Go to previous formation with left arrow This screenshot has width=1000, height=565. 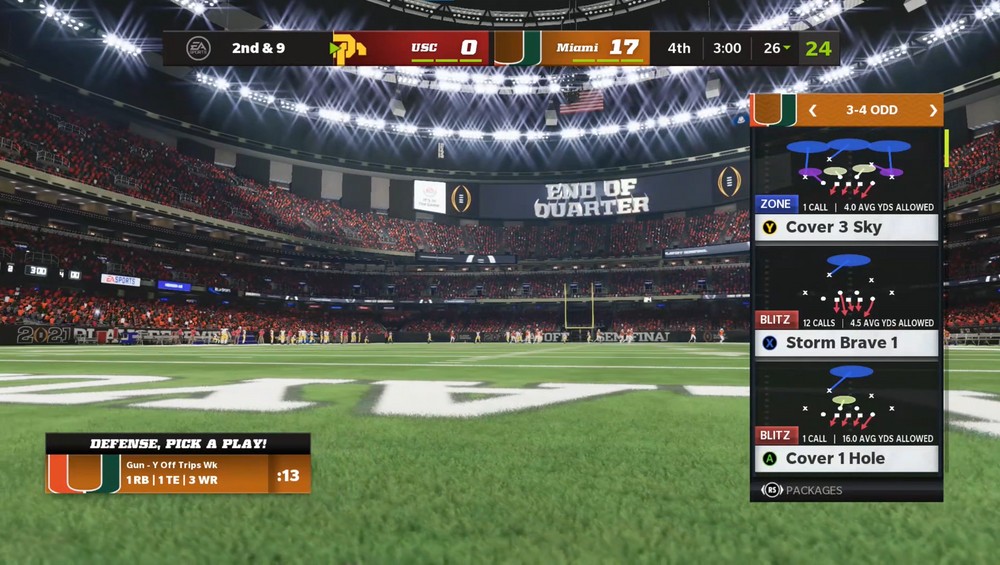click(813, 110)
